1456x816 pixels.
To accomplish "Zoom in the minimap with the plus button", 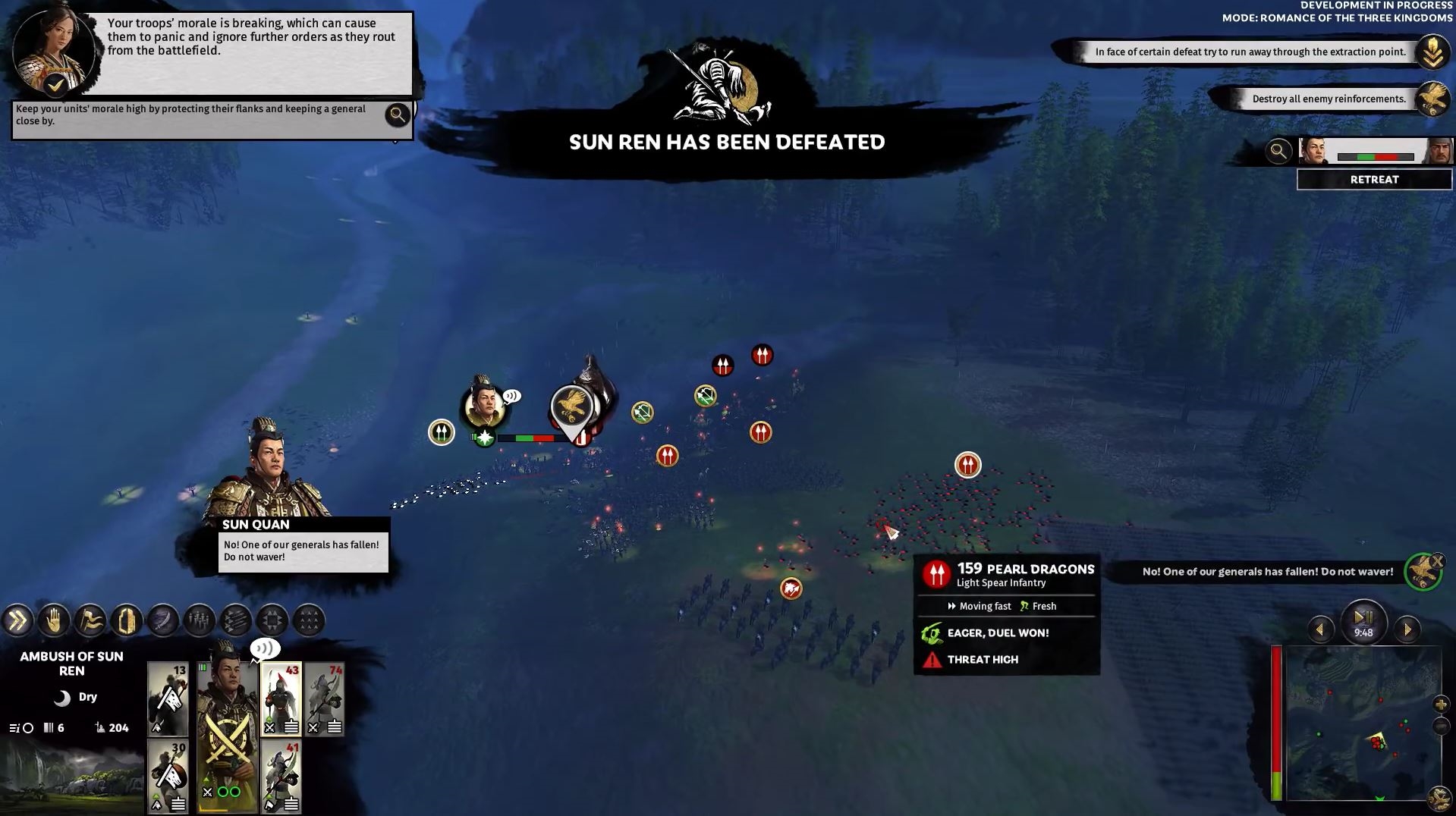I will pyautogui.click(x=1440, y=705).
